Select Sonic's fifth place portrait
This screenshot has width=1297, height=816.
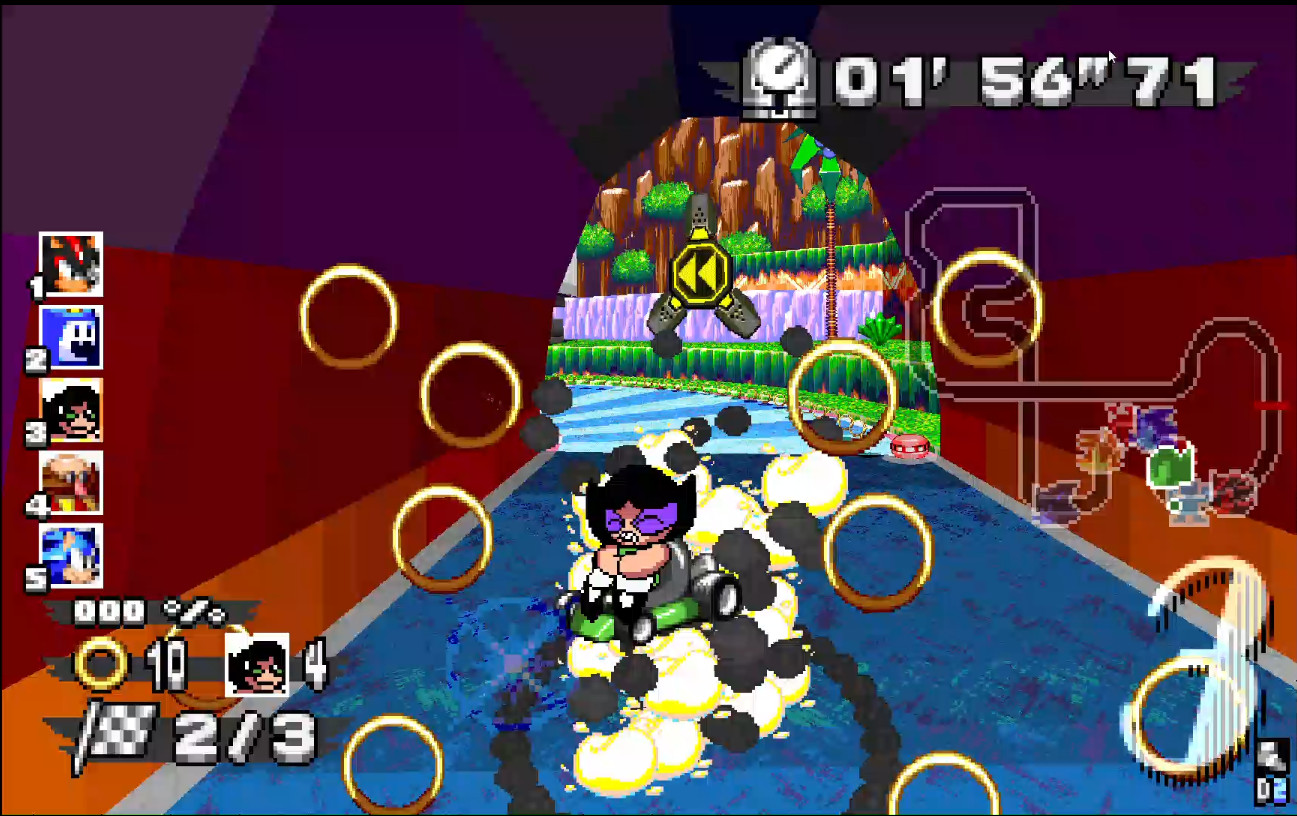tap(70, 551)
